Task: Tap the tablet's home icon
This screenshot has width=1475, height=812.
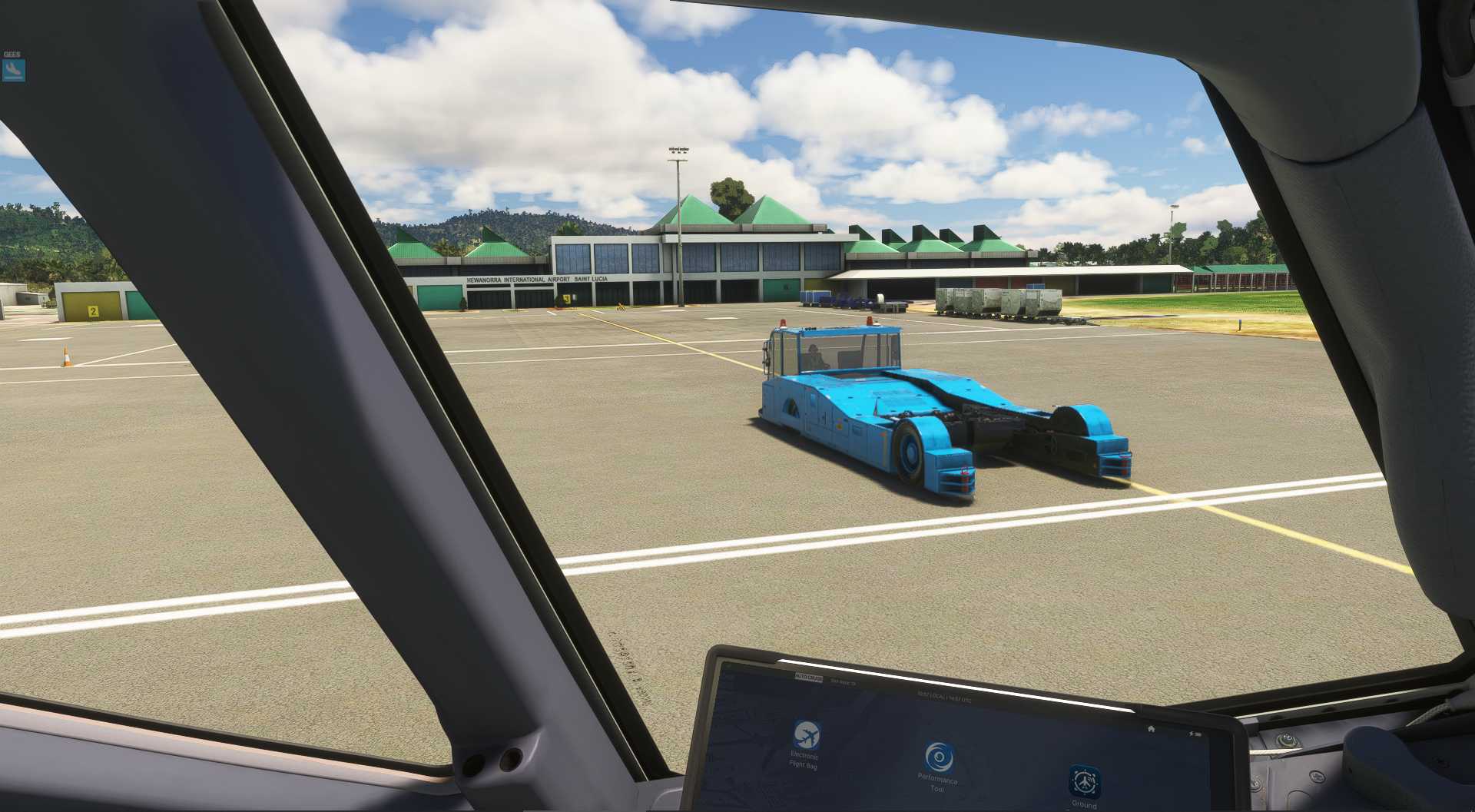Action: click(1151, 728)
